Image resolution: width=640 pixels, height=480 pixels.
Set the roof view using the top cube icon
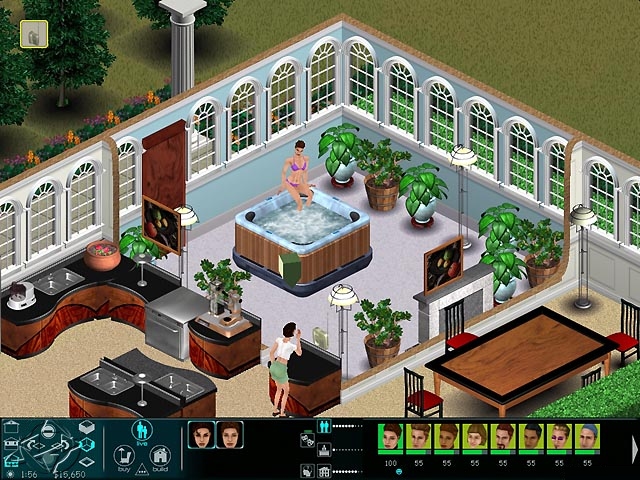tap(87, 428)
